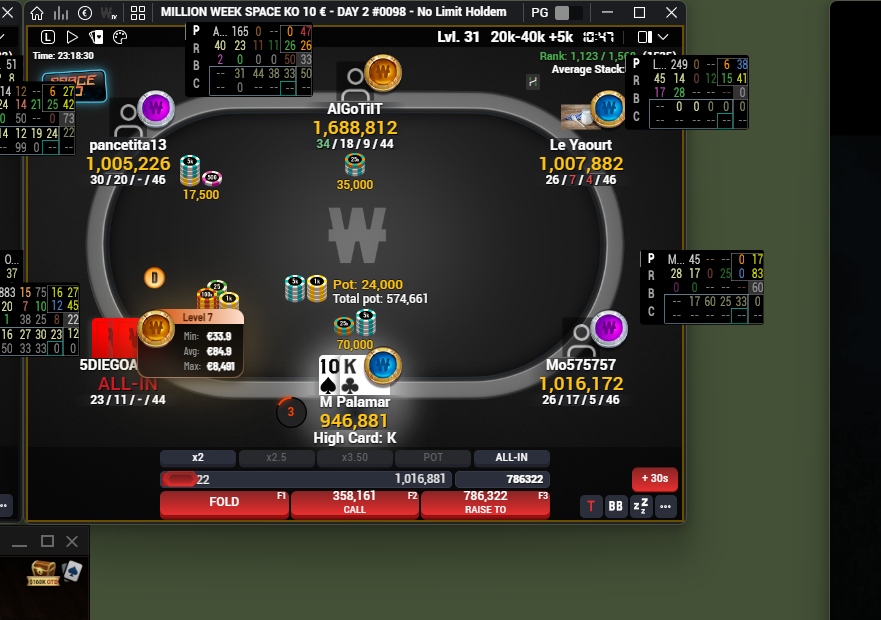The height and width of the screenshot is (620, 881).
Task: Activate the zZz sit-out button
Action: pos(641,507)
